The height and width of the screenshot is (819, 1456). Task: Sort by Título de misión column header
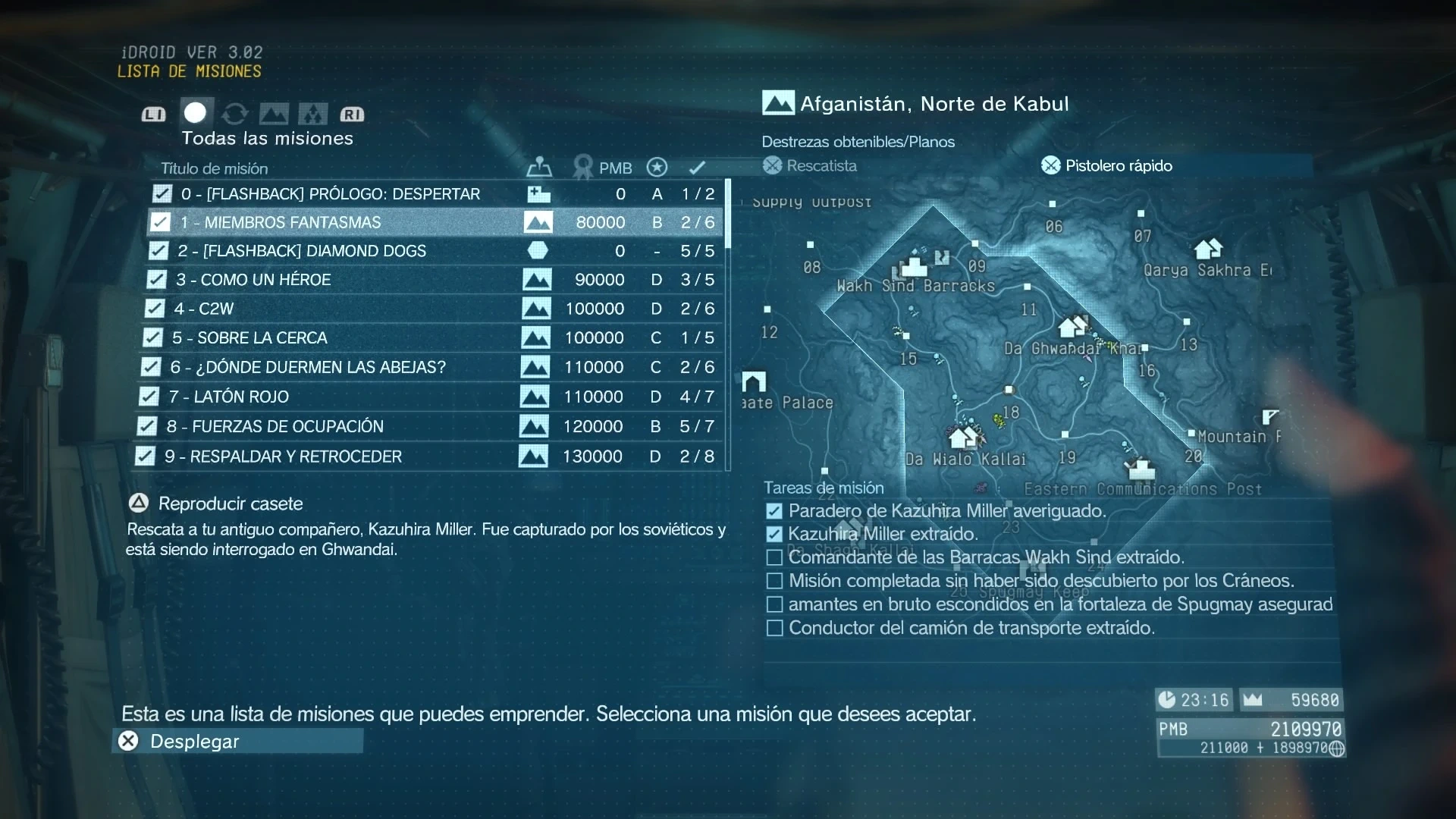tap(214, 168)
